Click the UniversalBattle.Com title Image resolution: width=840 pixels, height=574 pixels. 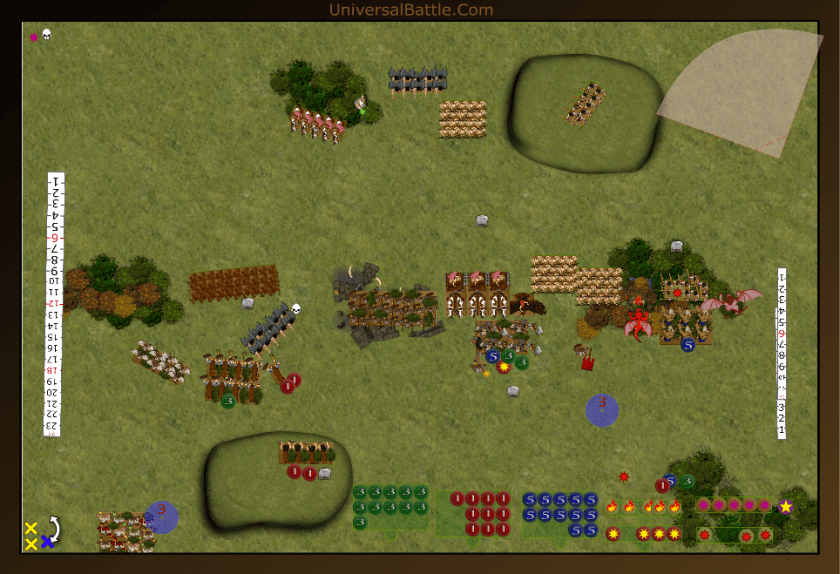[410, 10]
